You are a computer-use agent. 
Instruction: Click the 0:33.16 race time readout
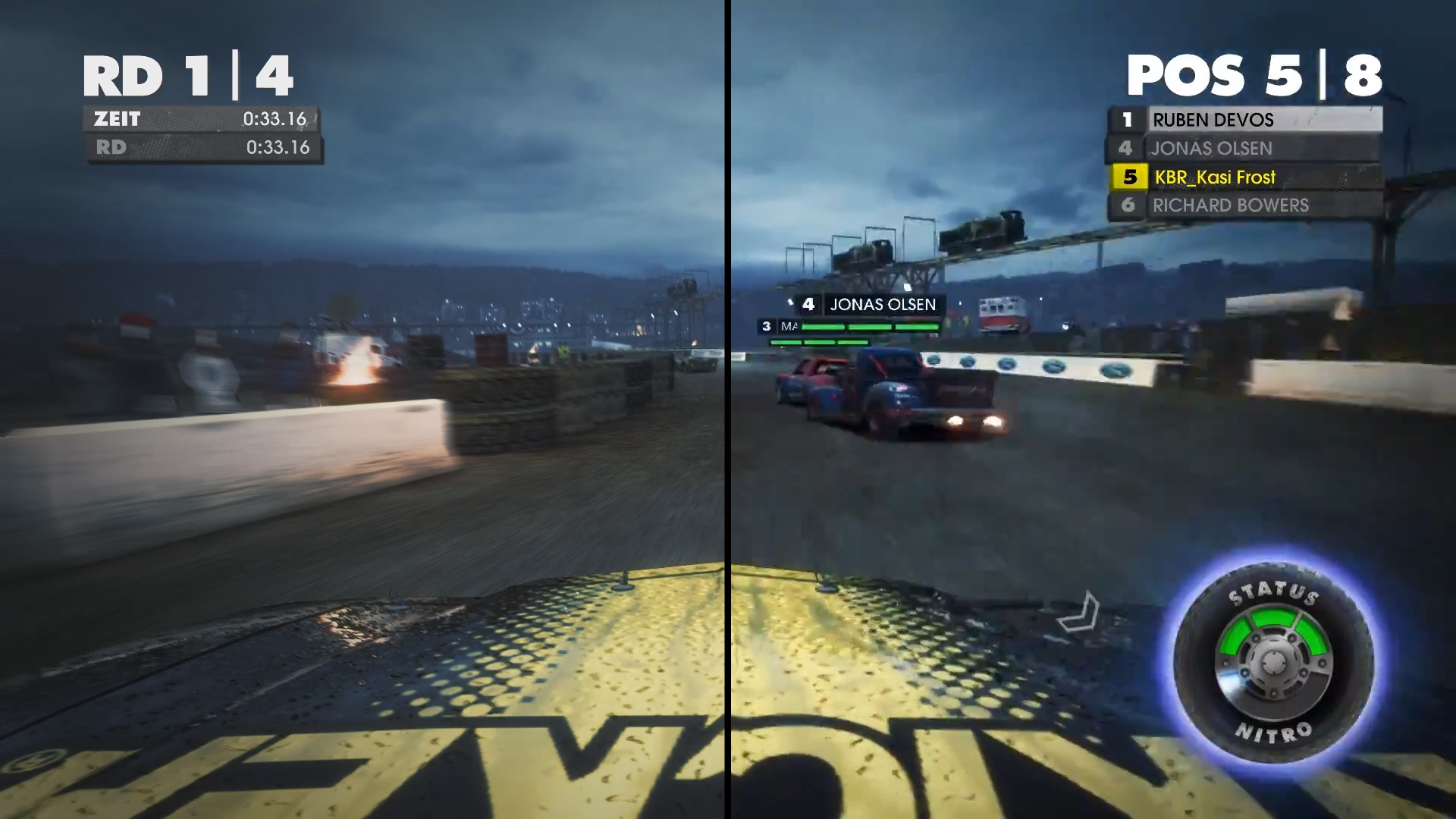pyautogui.click(x=275, y=119)
